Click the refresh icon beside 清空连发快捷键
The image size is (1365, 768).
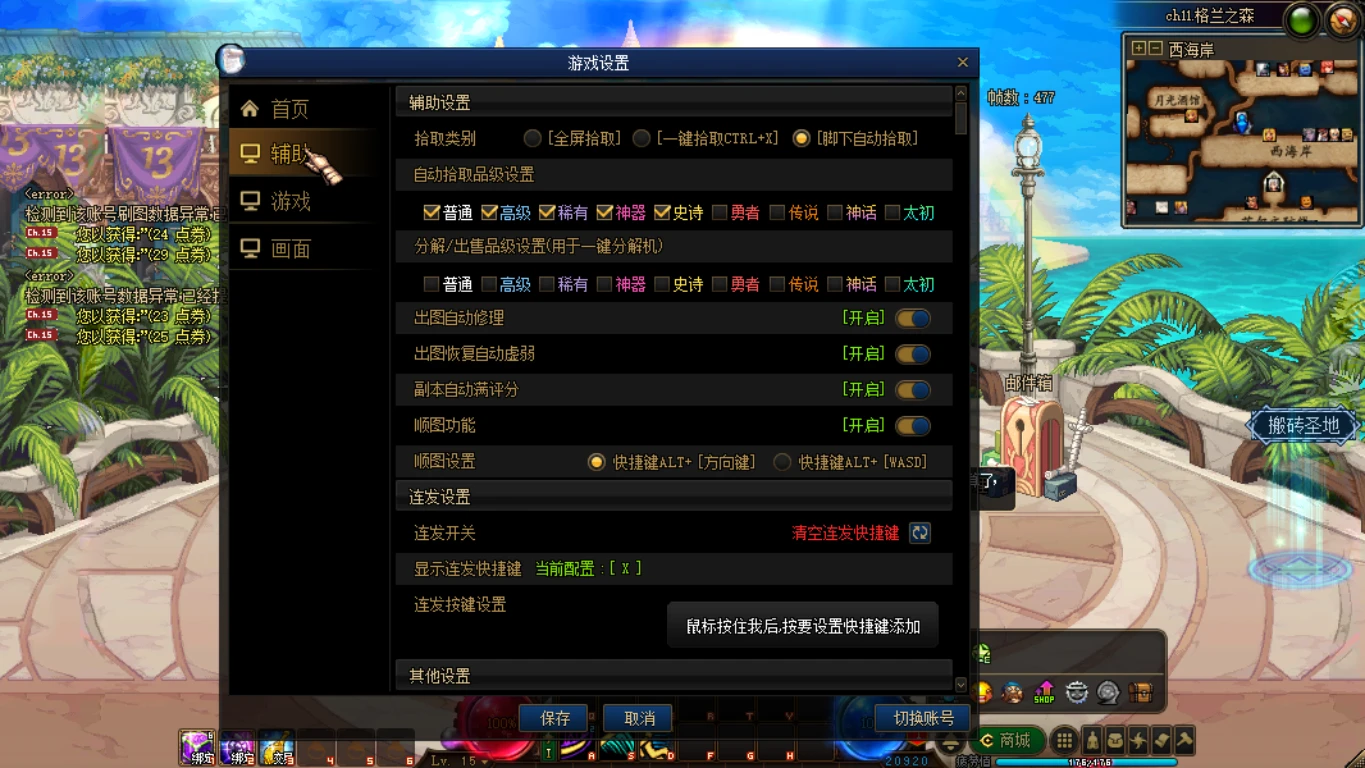918,533
